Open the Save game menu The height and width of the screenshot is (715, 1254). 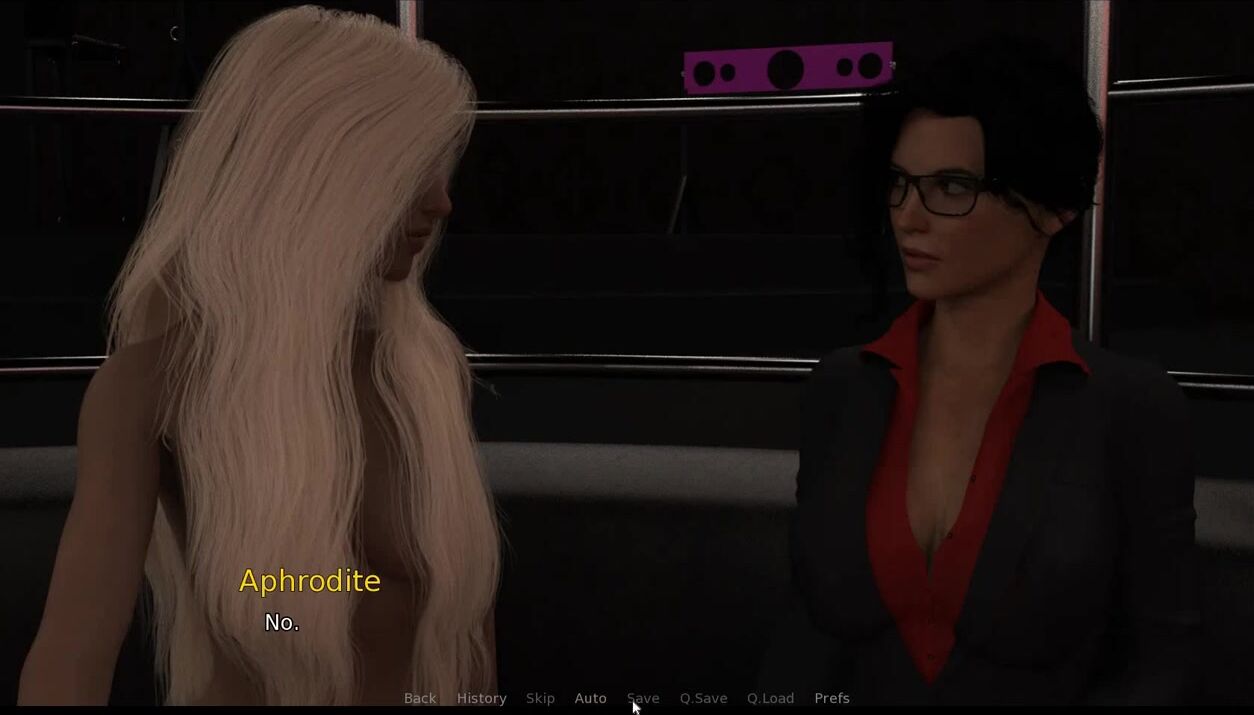pos(643,698)
